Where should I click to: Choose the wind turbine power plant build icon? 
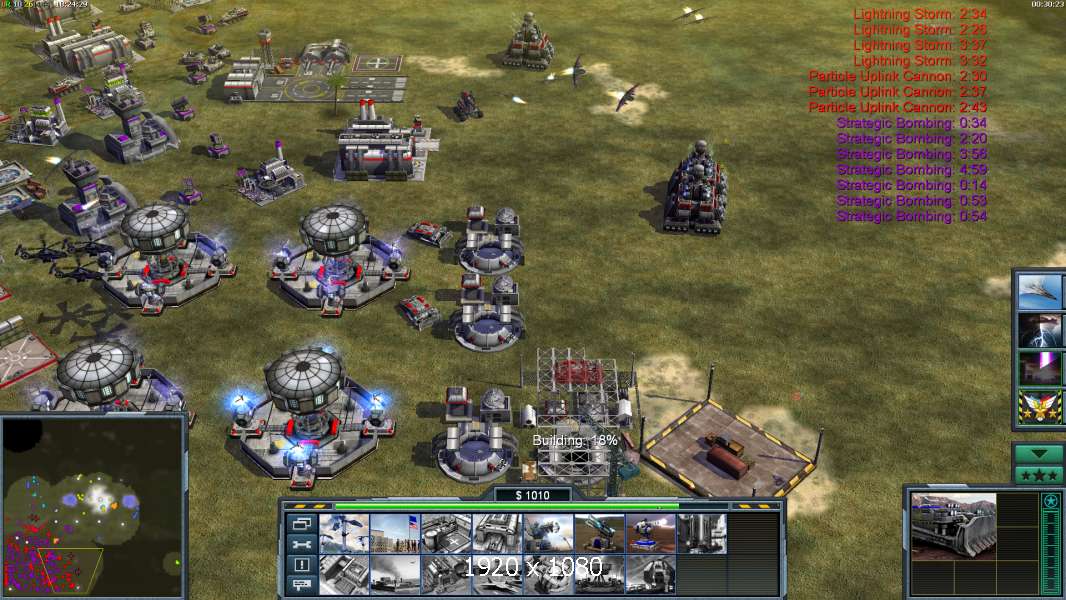tap(344, 533)
